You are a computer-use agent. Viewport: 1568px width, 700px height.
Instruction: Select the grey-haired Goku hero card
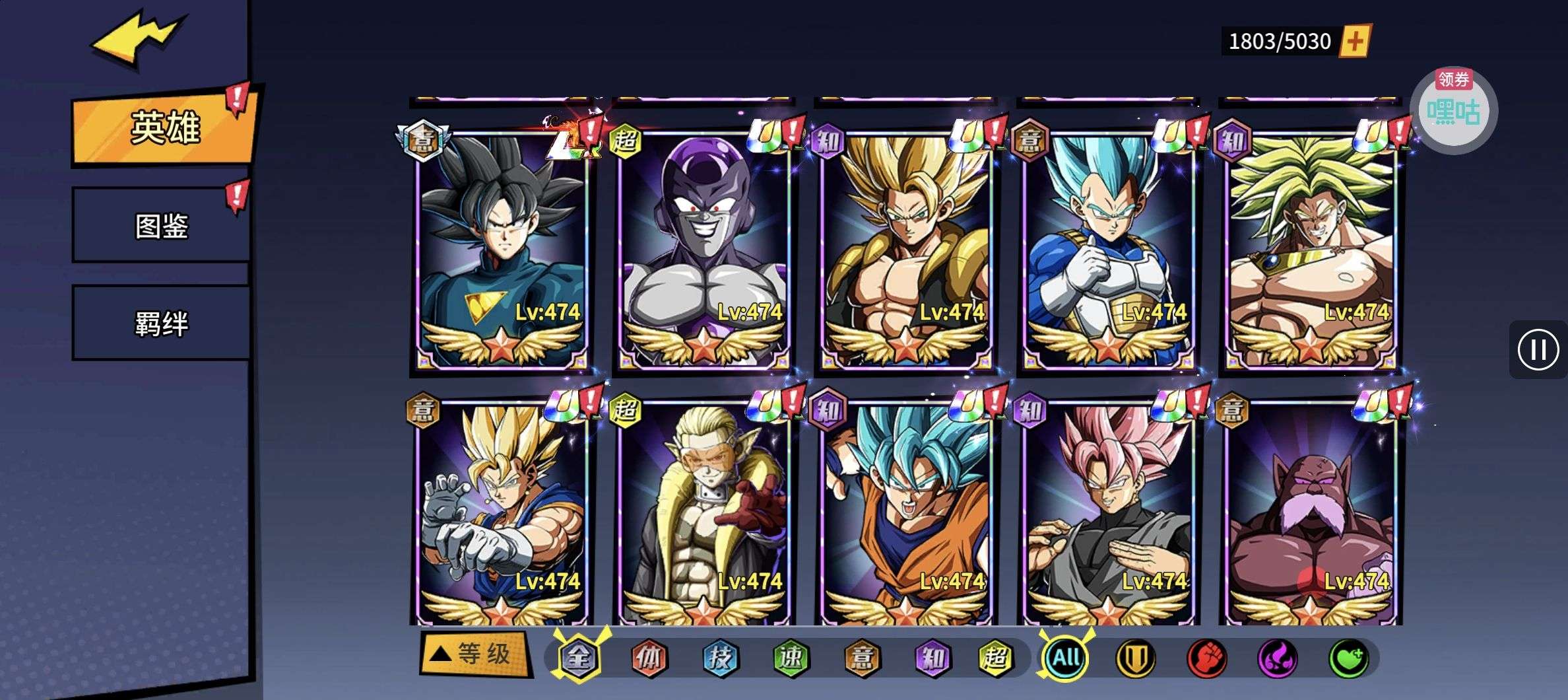pos(502,251)
